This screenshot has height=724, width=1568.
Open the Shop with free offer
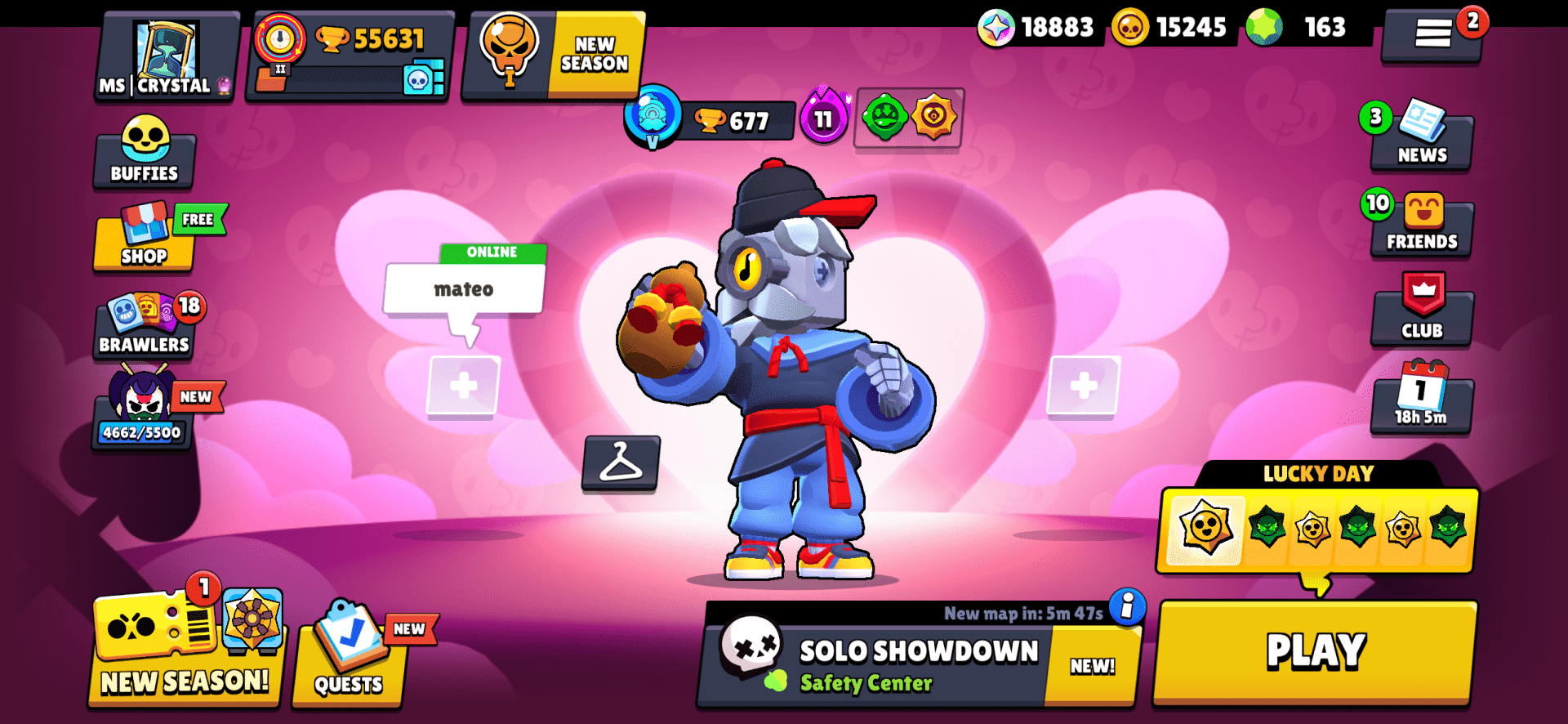click(144, 241)
